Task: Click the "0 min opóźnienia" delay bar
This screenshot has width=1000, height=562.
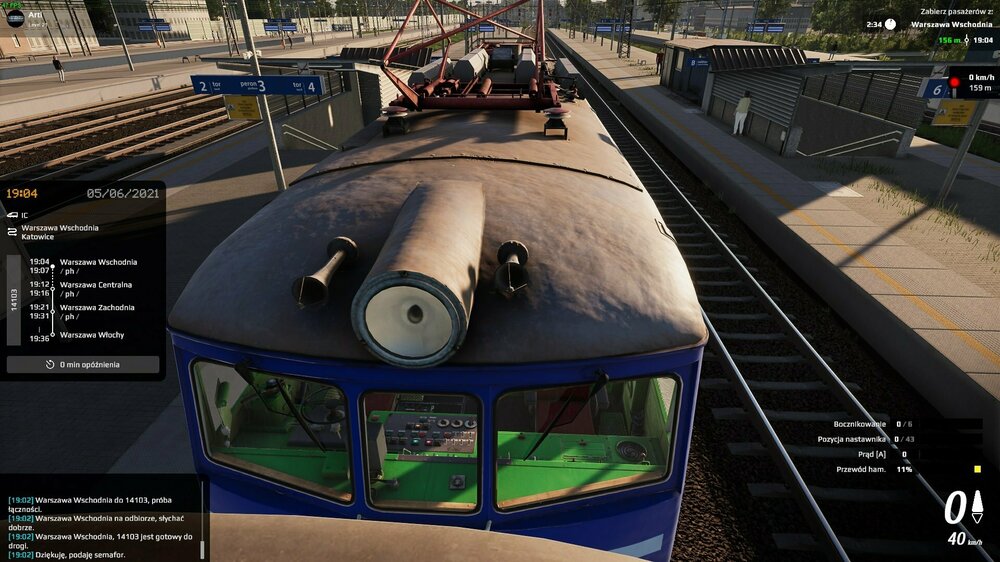Action: (x=83, y=365)
